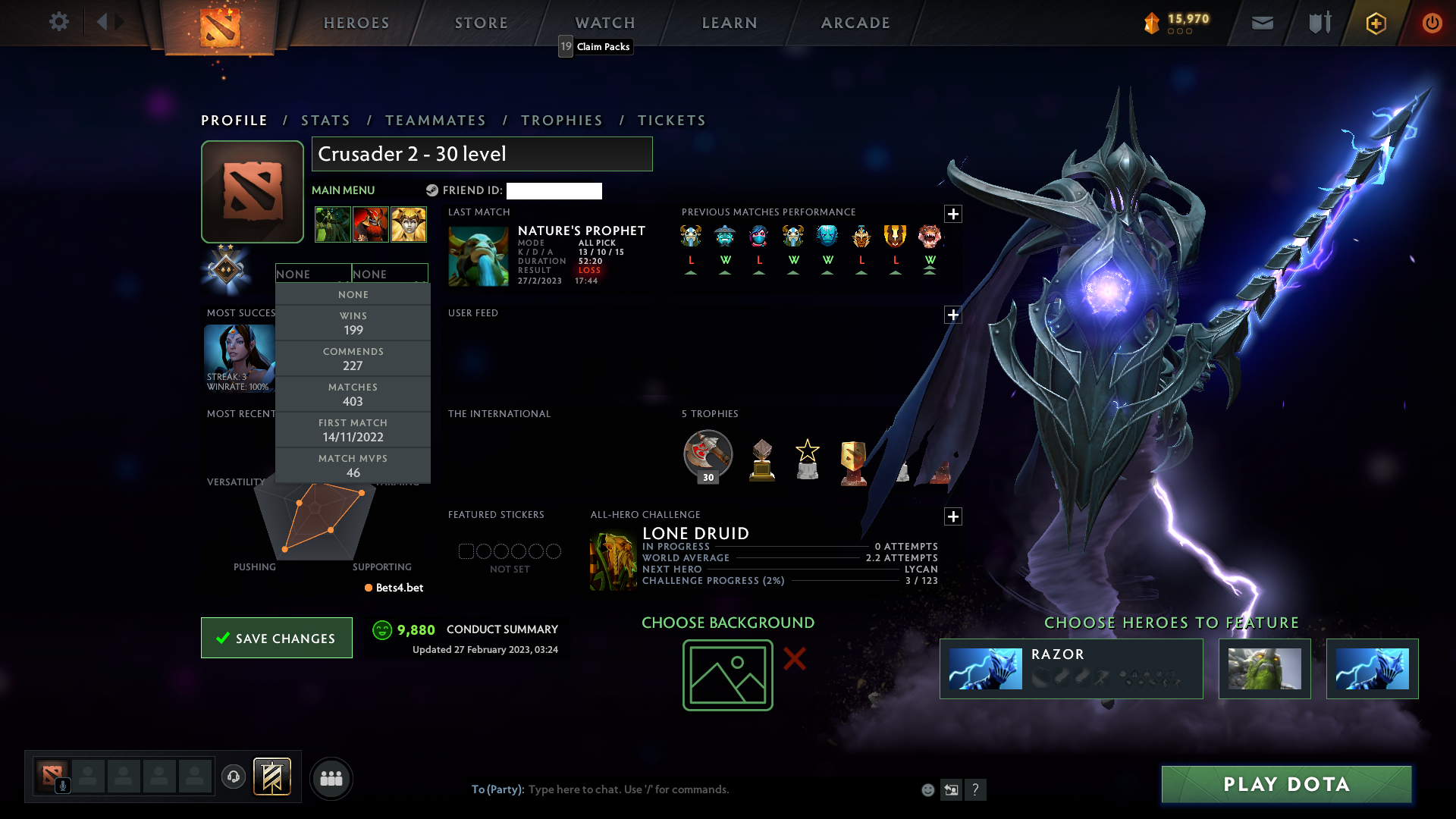Click the power button to exit
This screenshot has height=819, width=1456.
click(1432, 24)
